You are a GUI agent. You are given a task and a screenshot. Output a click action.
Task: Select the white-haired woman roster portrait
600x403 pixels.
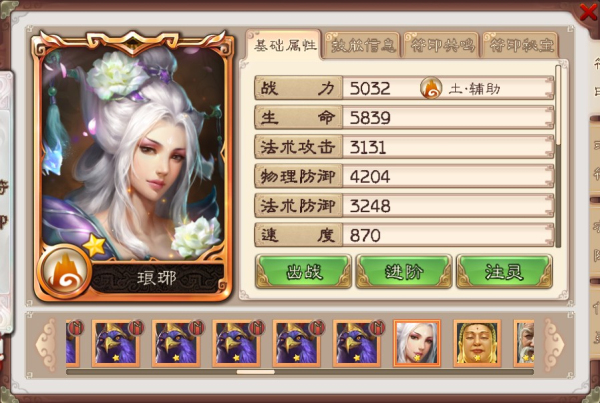tap(417, 343)
